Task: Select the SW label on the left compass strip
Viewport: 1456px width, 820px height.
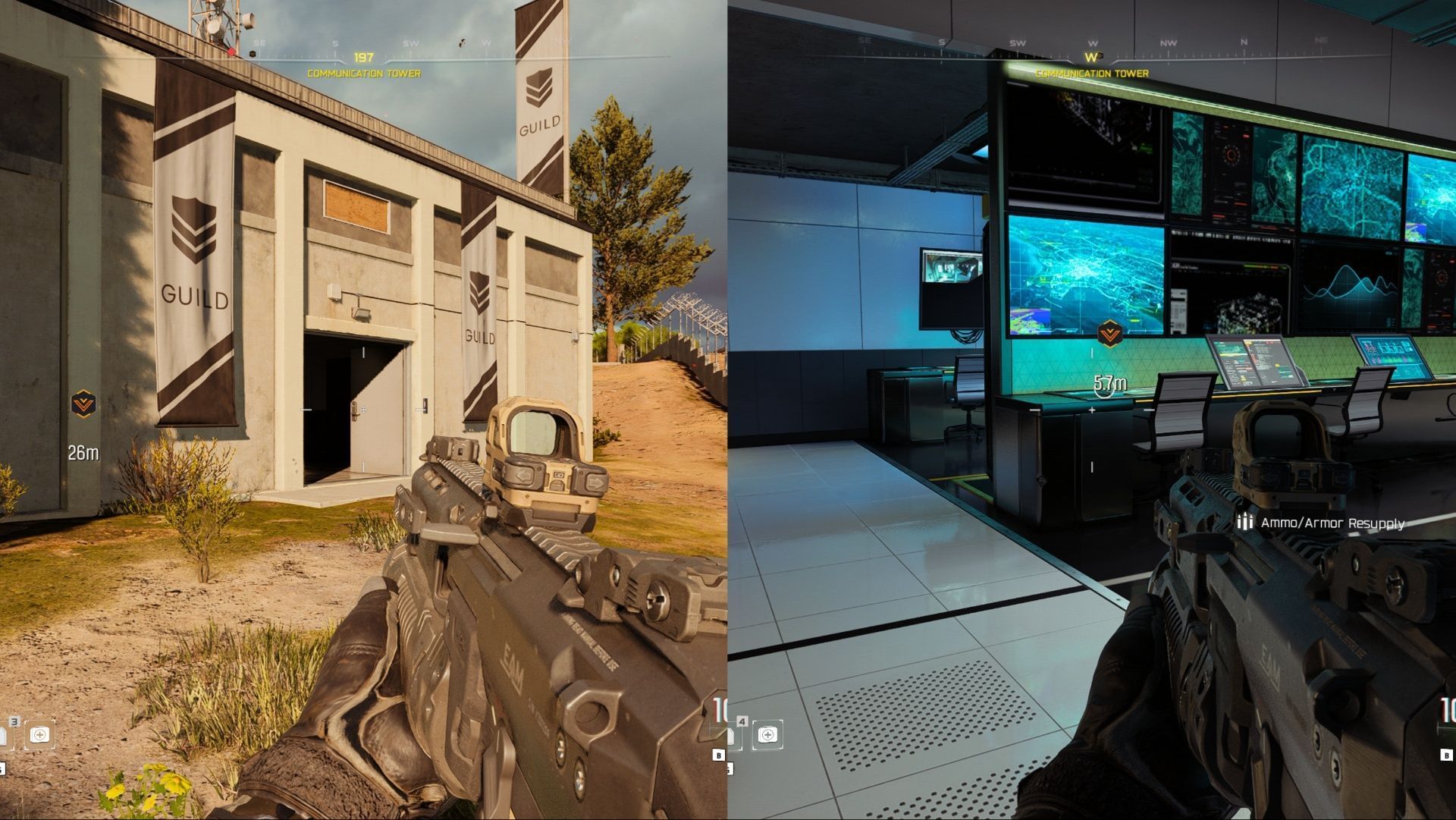Action: pos(409,44)
